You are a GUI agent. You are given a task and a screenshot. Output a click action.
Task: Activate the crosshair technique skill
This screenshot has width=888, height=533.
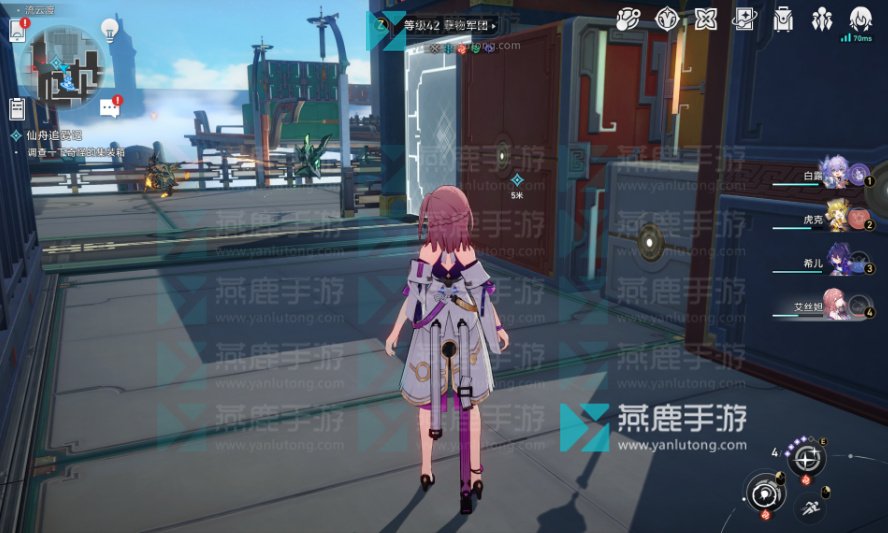click(x=806, y=459)
